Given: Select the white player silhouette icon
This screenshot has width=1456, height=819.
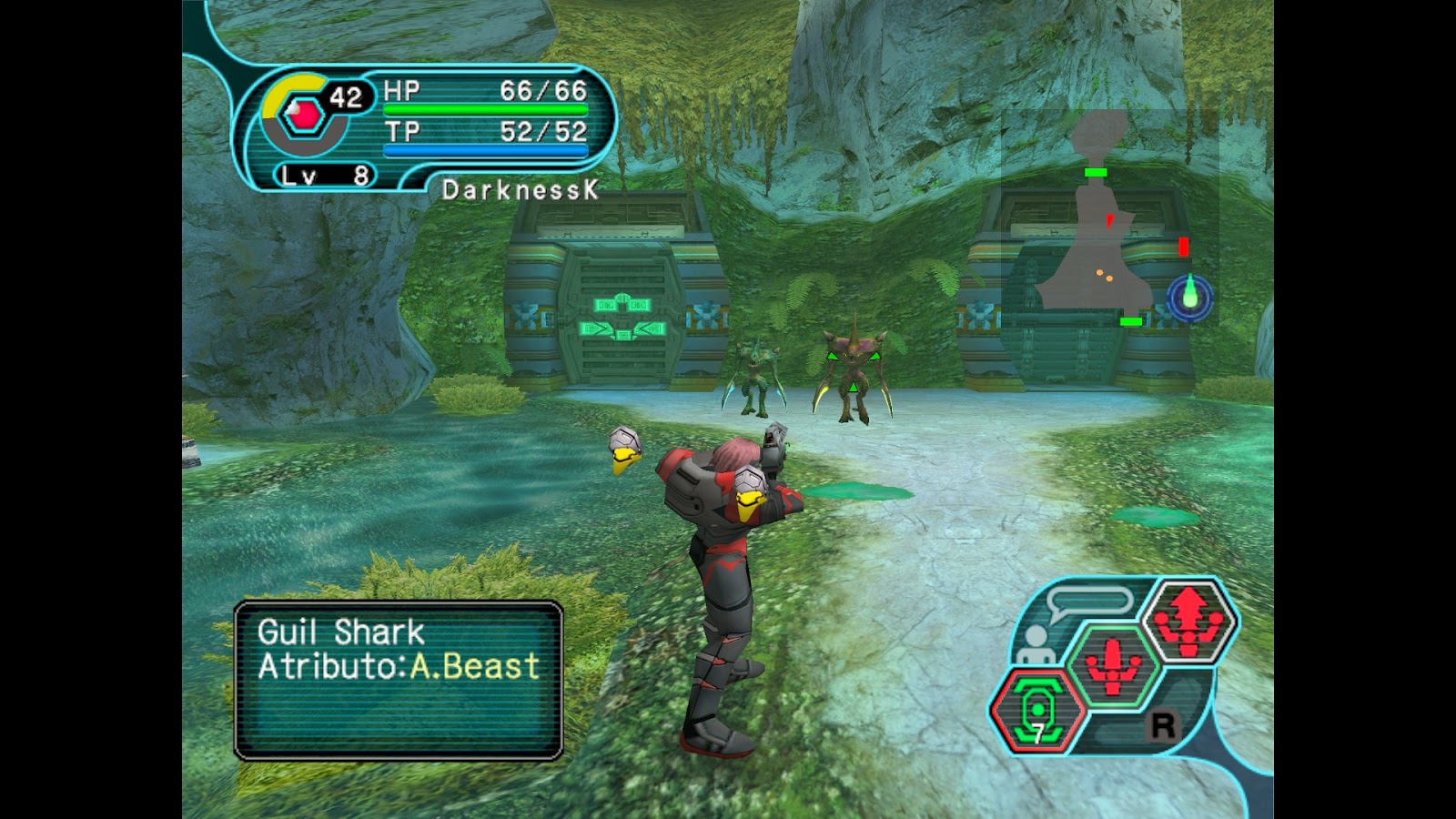Looking at the screenshot, I should pos(1034,645).
